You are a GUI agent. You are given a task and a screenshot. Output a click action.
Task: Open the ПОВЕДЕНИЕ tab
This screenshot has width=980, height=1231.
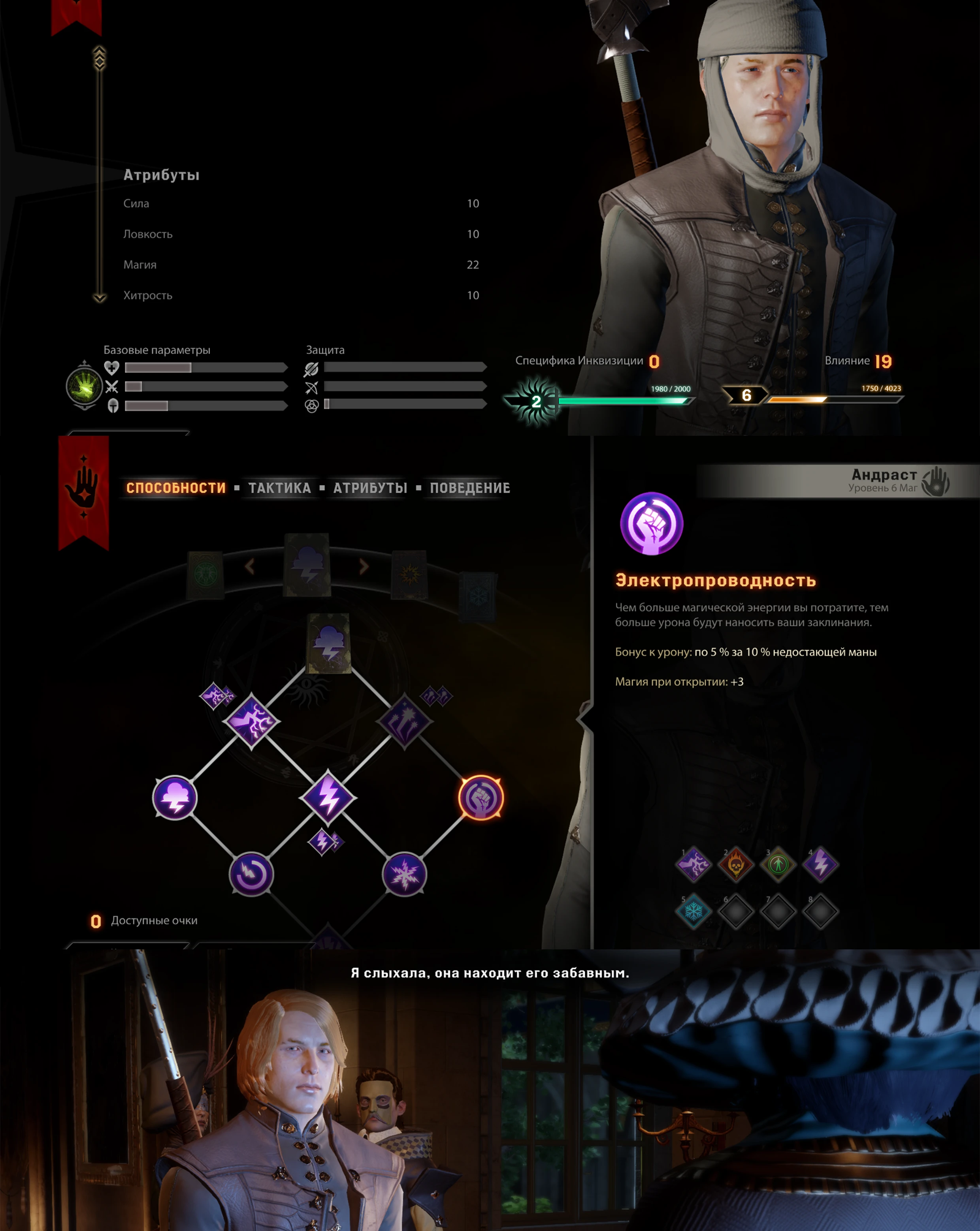469,488
